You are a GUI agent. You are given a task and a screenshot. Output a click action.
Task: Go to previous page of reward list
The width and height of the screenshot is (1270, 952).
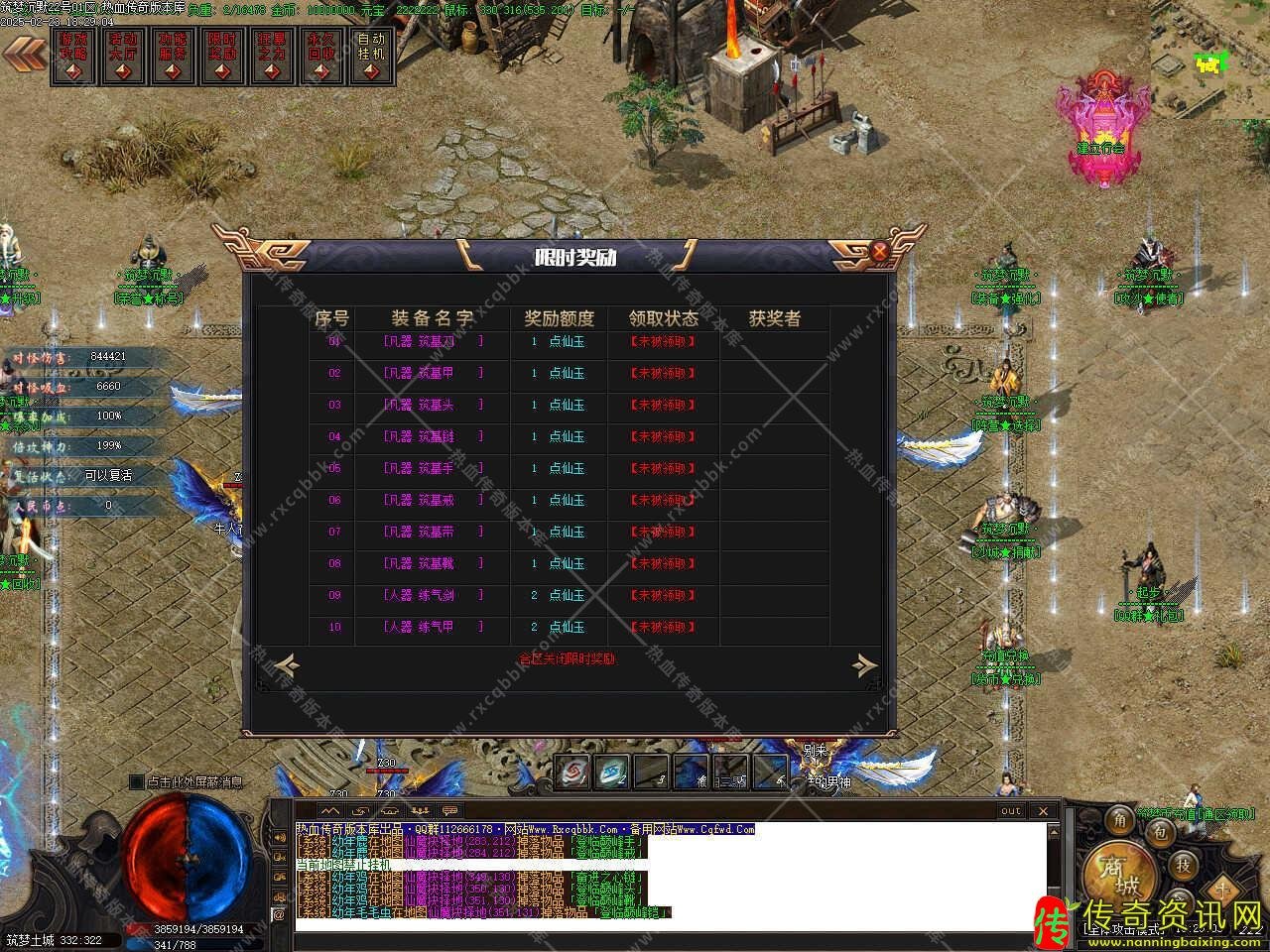[285, 663]
